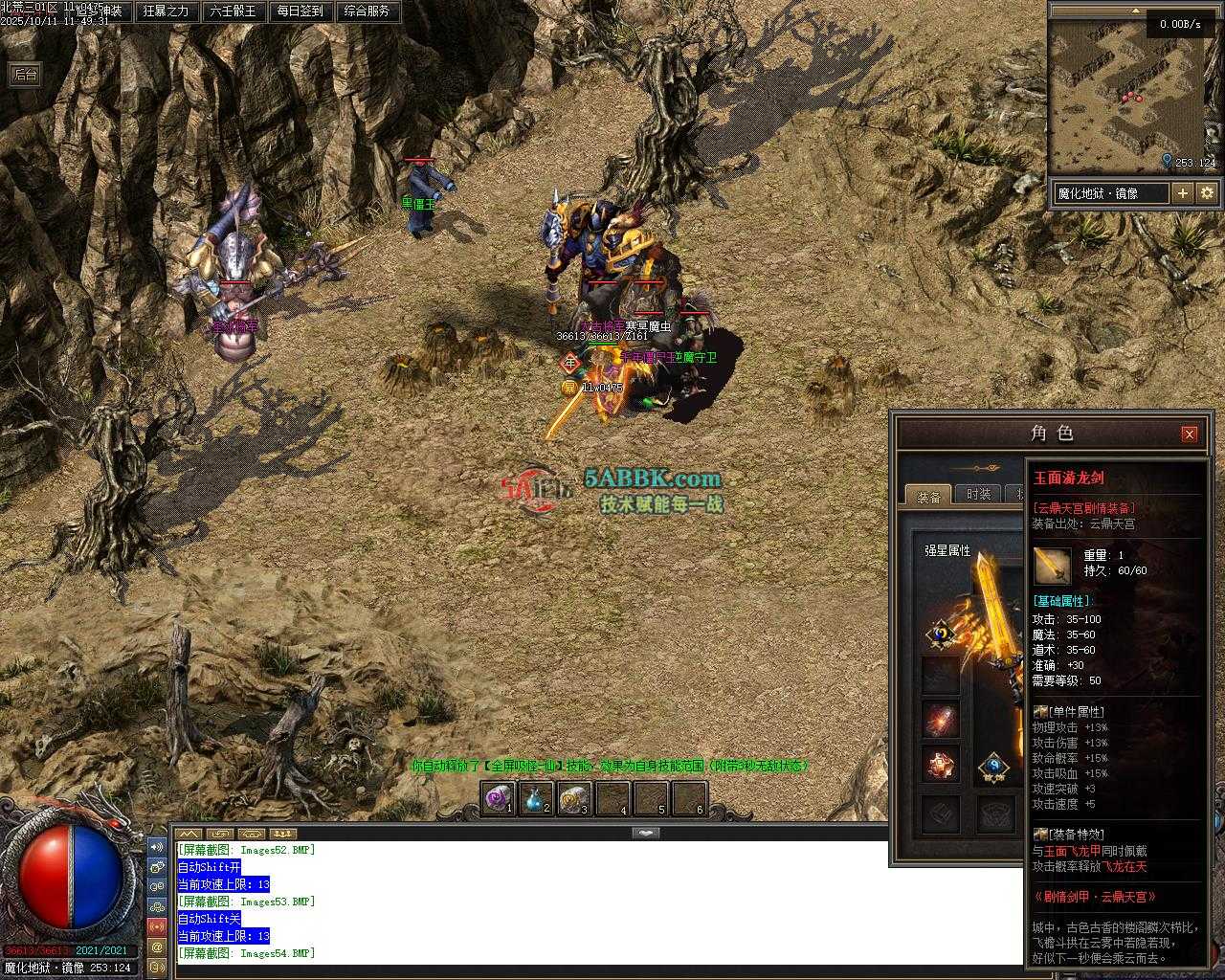This screenshot has height=980, width=1225.
Task: Open the 综合服务 services menu
Action: (367, 11)
